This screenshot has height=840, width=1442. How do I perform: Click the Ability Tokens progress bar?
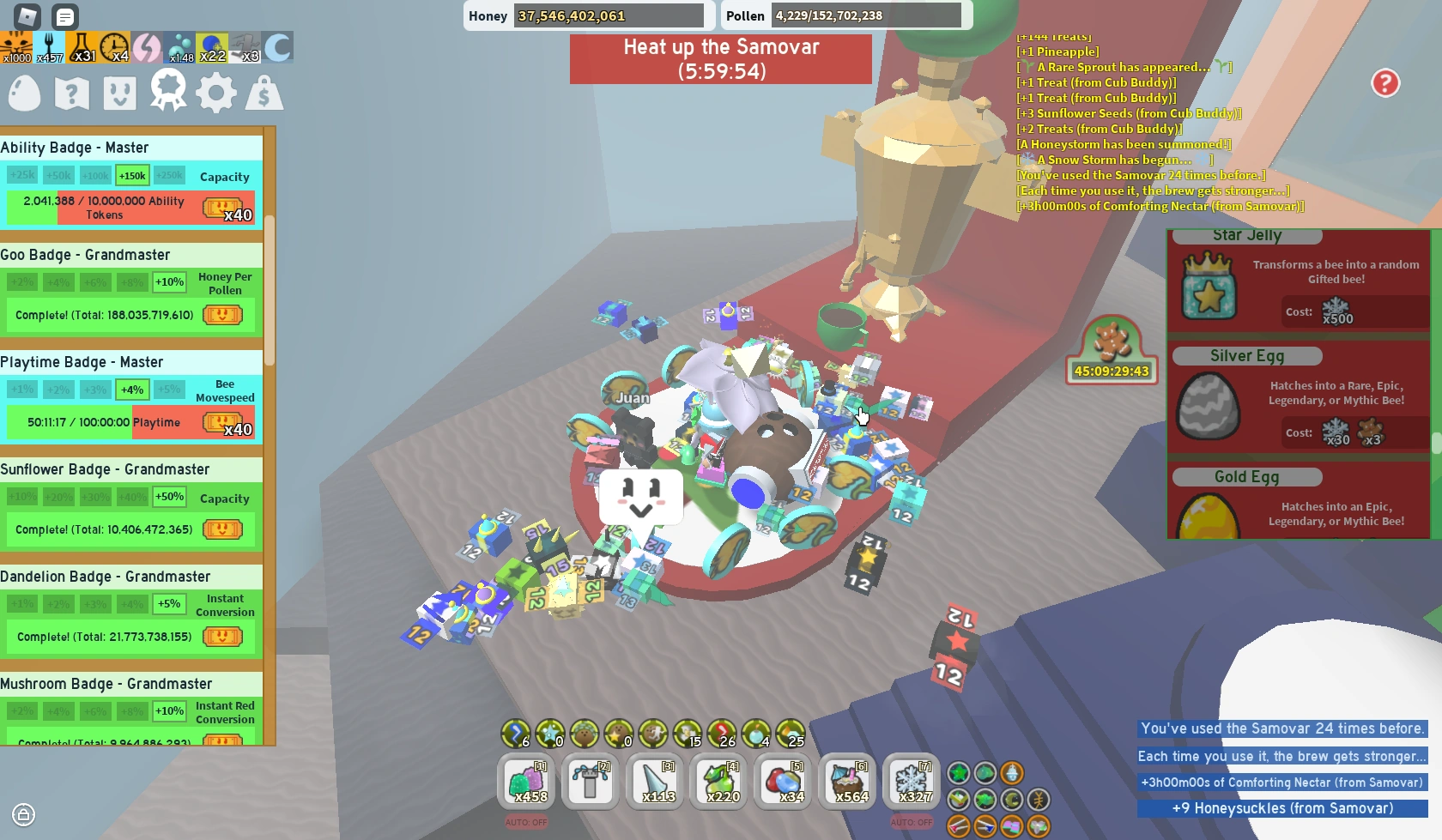(129, 207)
